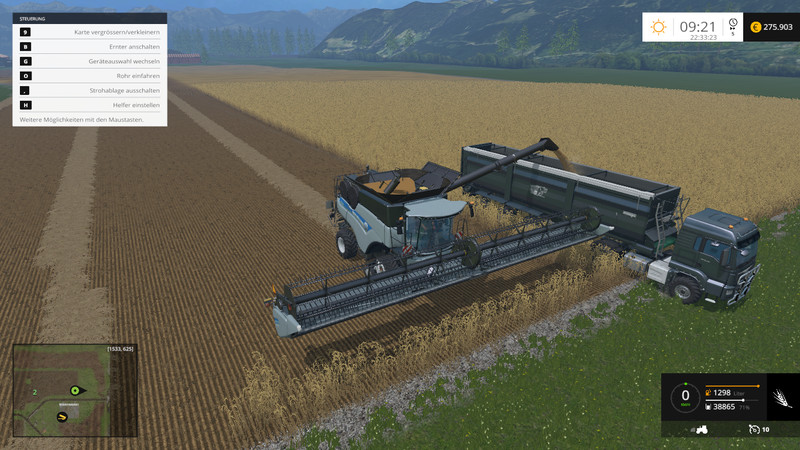Click the euro coin money icon
The image size is (800, 450).
755,27
